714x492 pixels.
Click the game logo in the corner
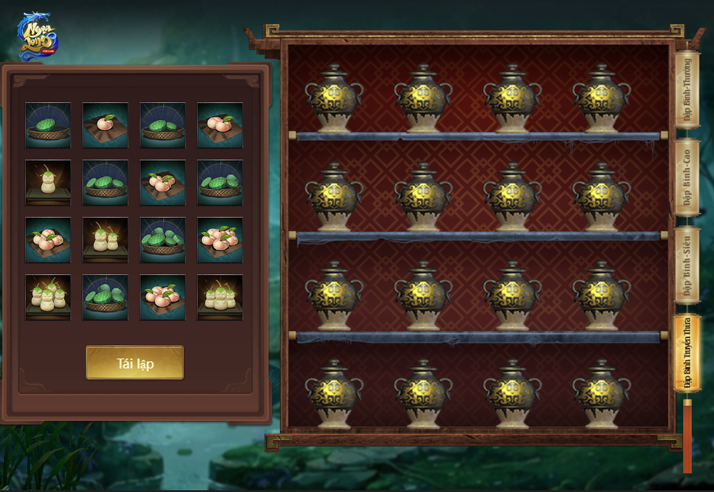[x=37, y=35]
